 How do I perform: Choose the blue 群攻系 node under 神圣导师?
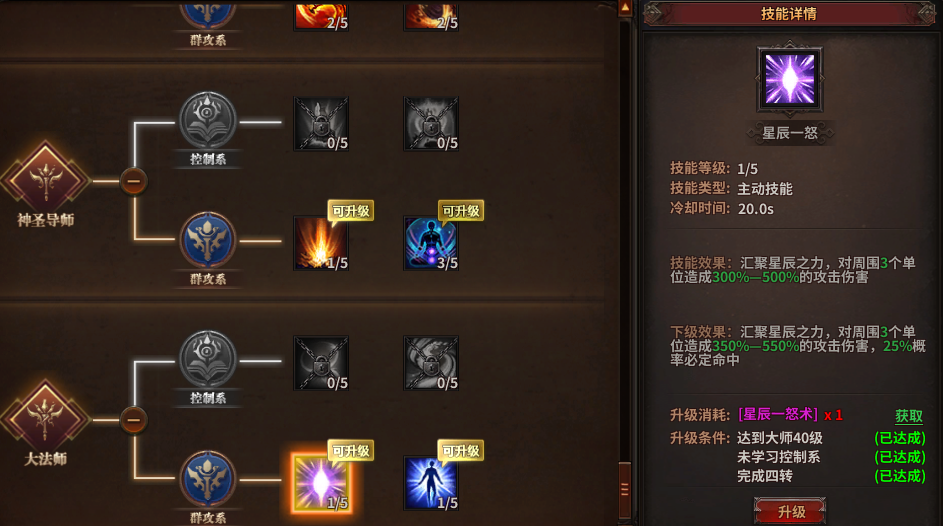(x=208, y=240)
